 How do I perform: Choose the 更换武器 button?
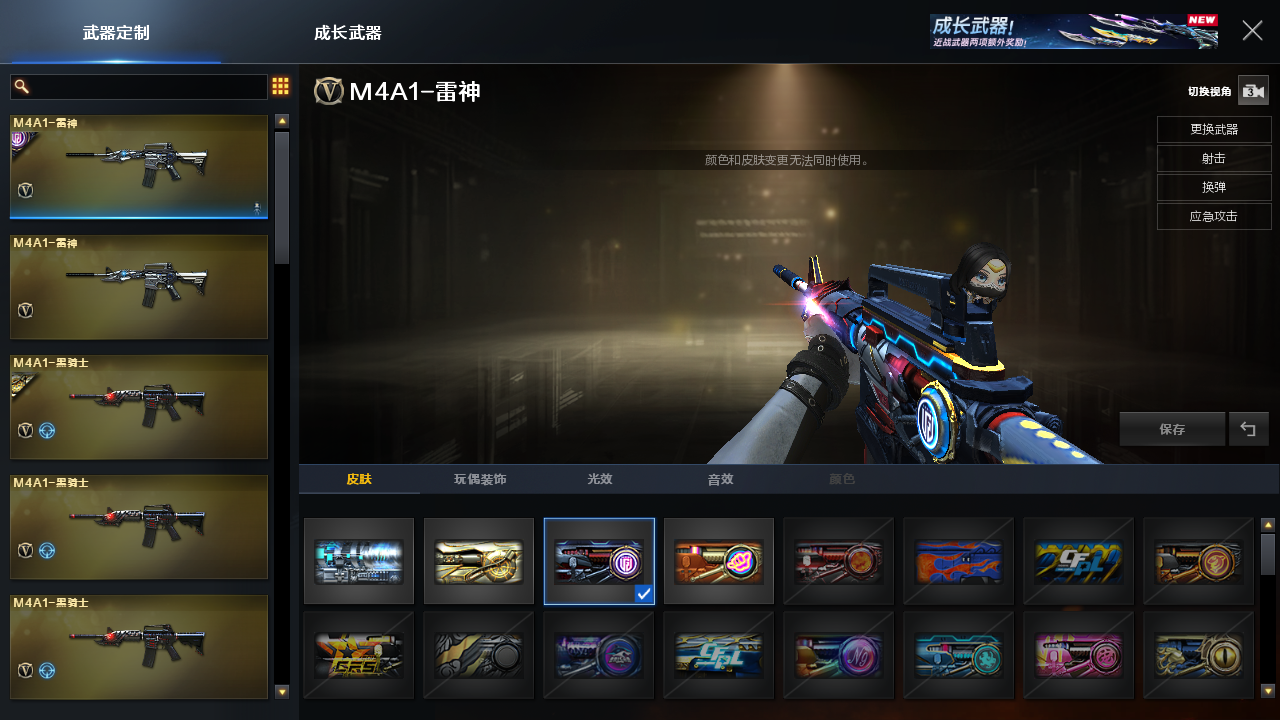click(x=1214, y=129)
